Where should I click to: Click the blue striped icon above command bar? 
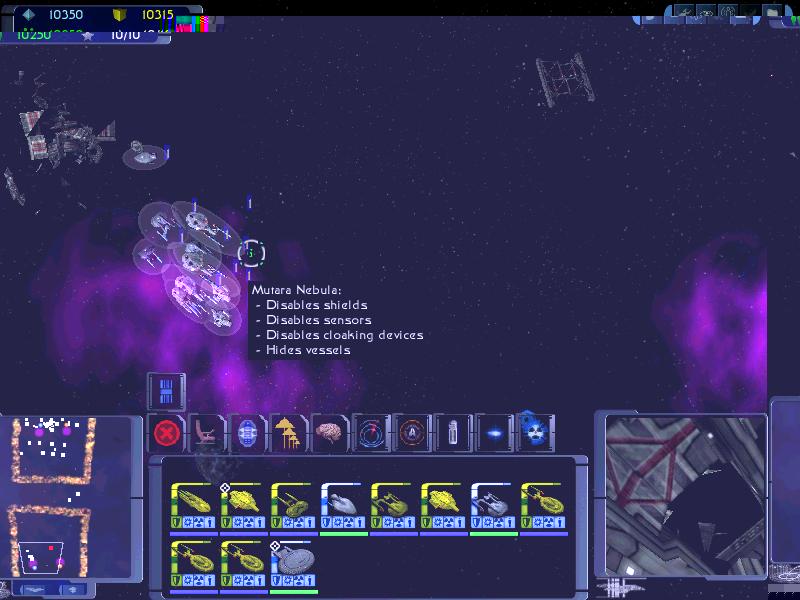(x=166, y=390)
